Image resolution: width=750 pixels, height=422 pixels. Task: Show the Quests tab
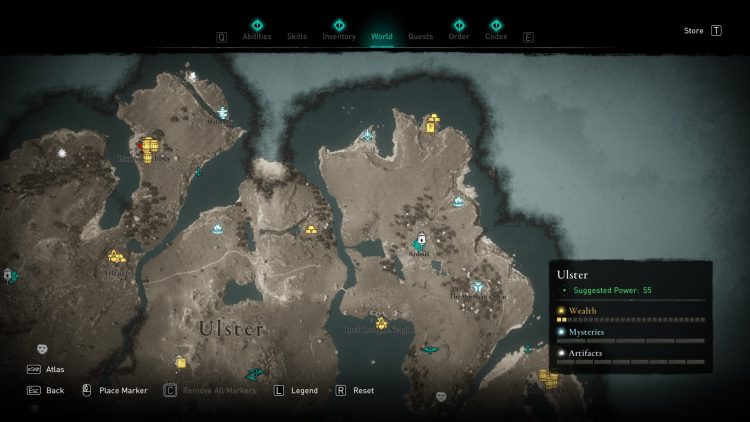point(421,36)
